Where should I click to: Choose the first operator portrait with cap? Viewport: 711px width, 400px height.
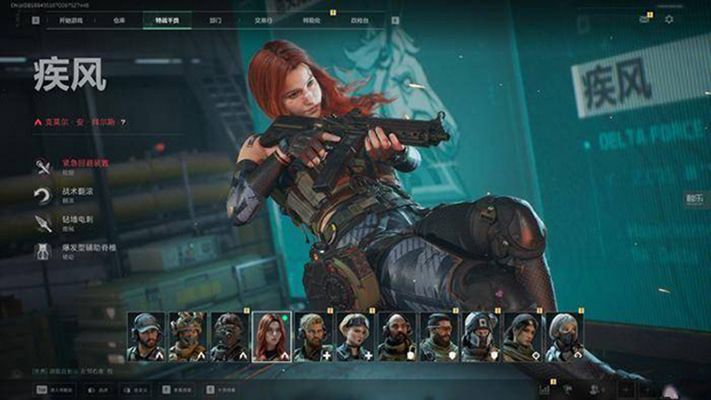click(x=145, y=335)
